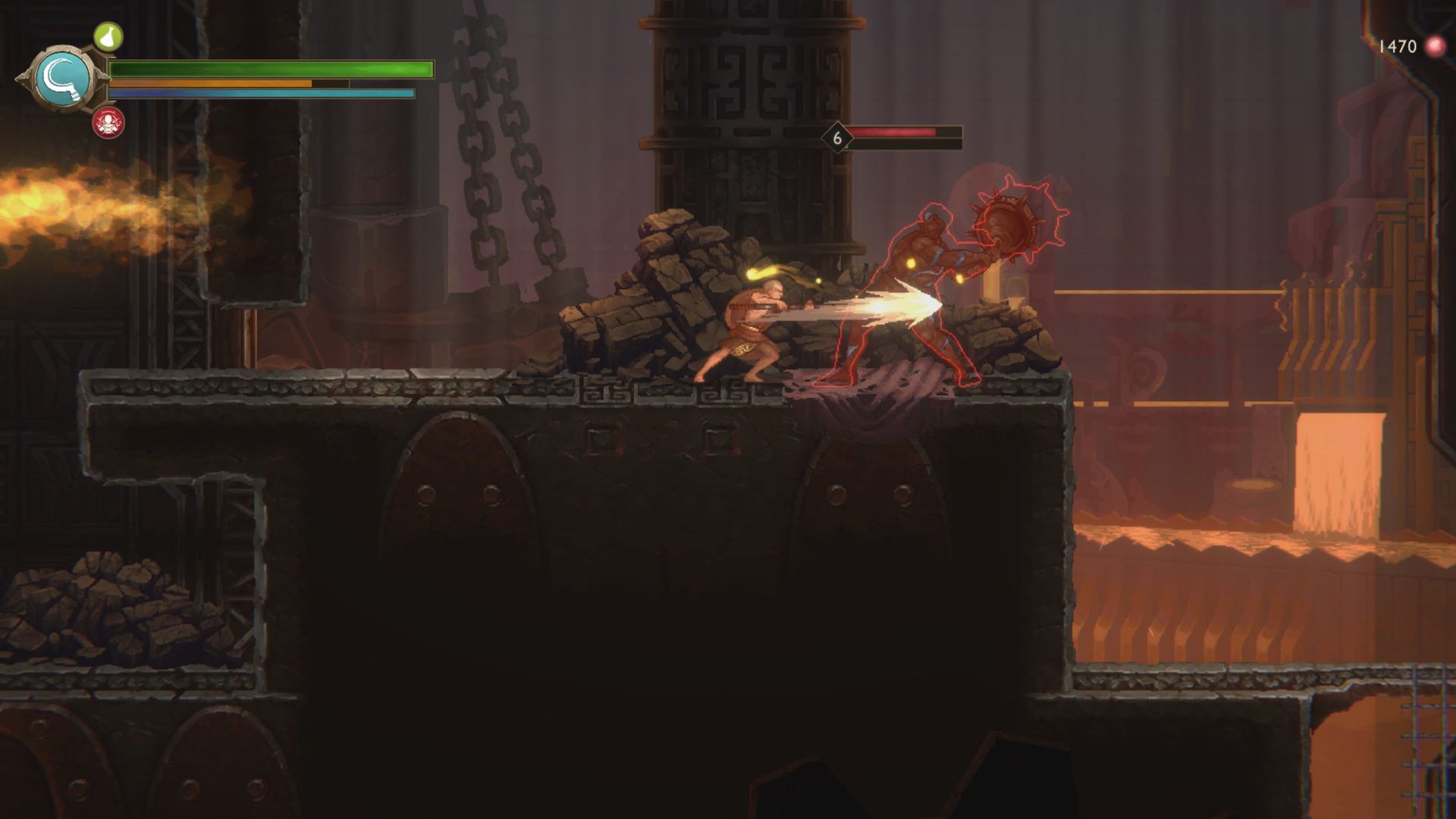
Task: Activate the red skull ability icon
Action: [x=108, y=122]
